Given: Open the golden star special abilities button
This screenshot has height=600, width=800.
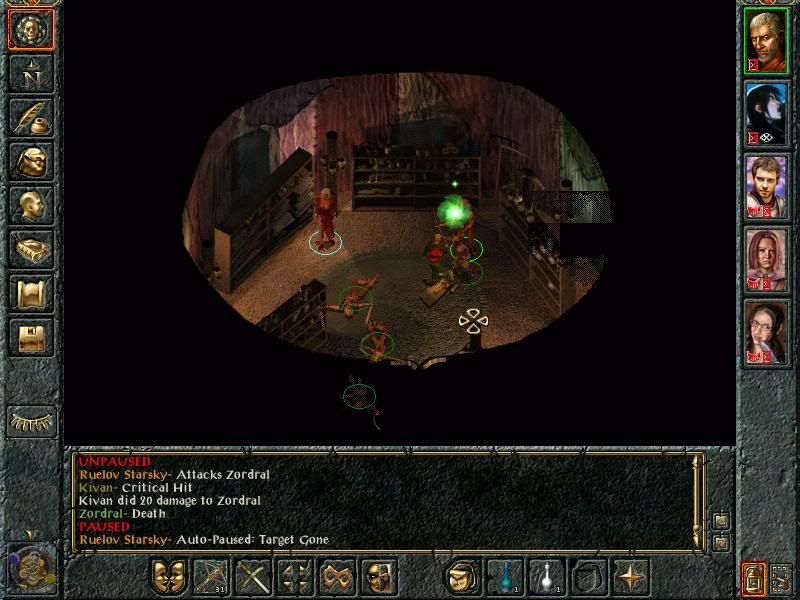Looking at the screenshot, I should coord(630,577).
